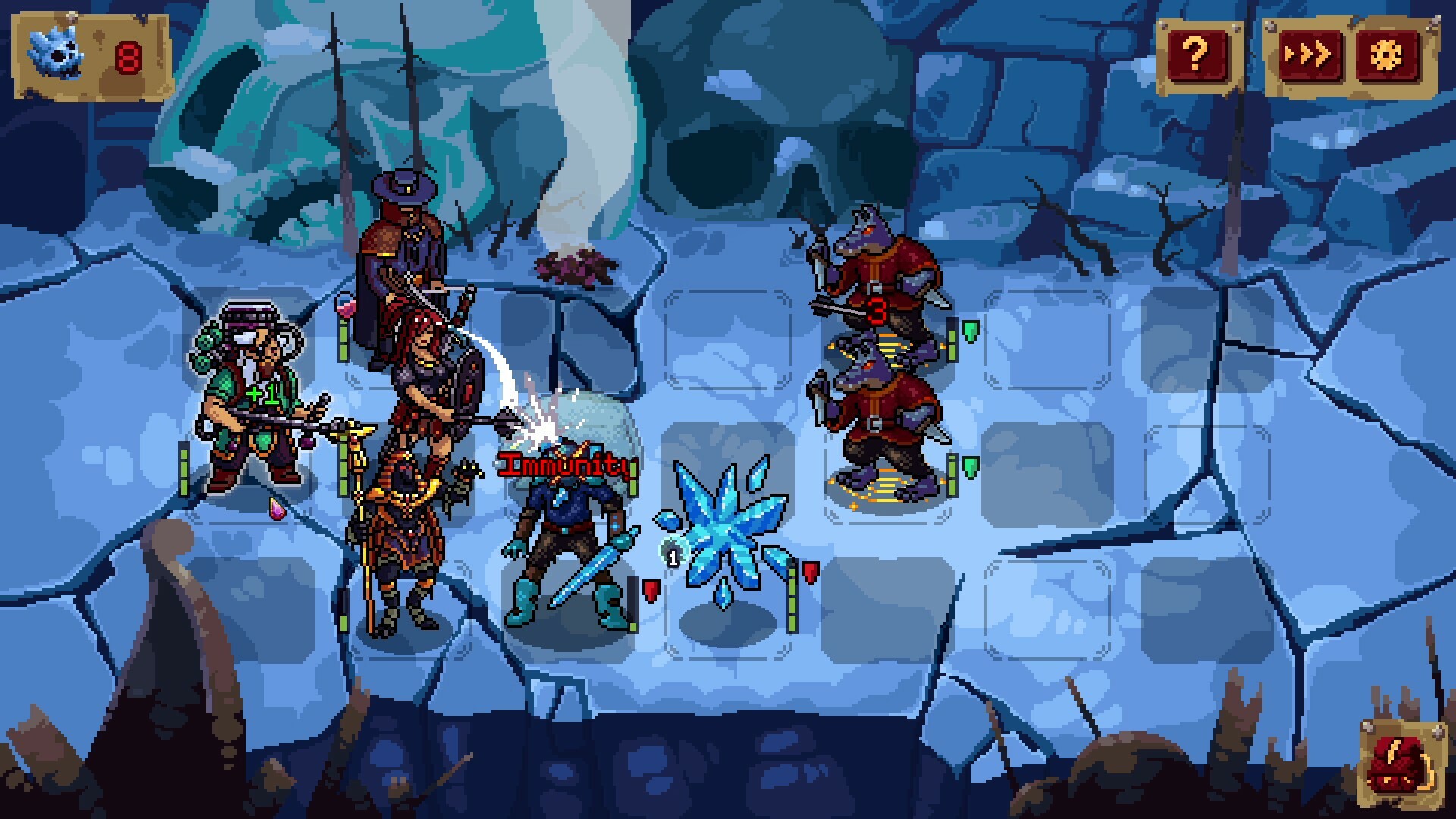Viewport: 1456px width, 819px height.
Task: Click the potion flask beside the hatted gunslinger
Action: 344,307
